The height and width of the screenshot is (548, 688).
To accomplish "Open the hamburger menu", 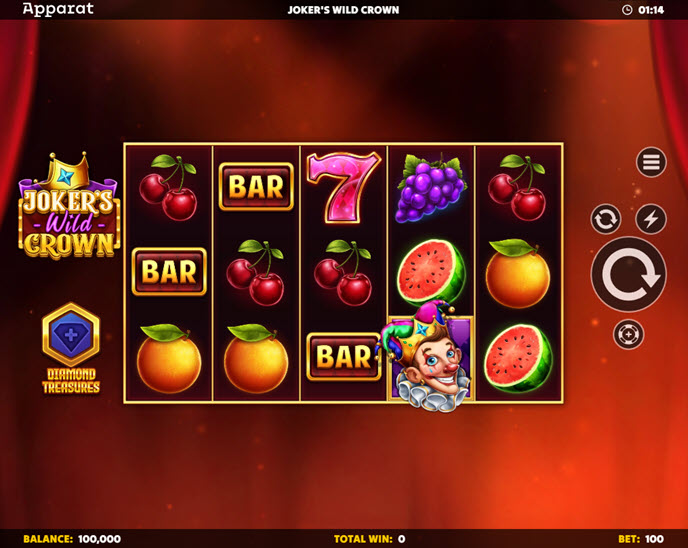I will [651, 162].
